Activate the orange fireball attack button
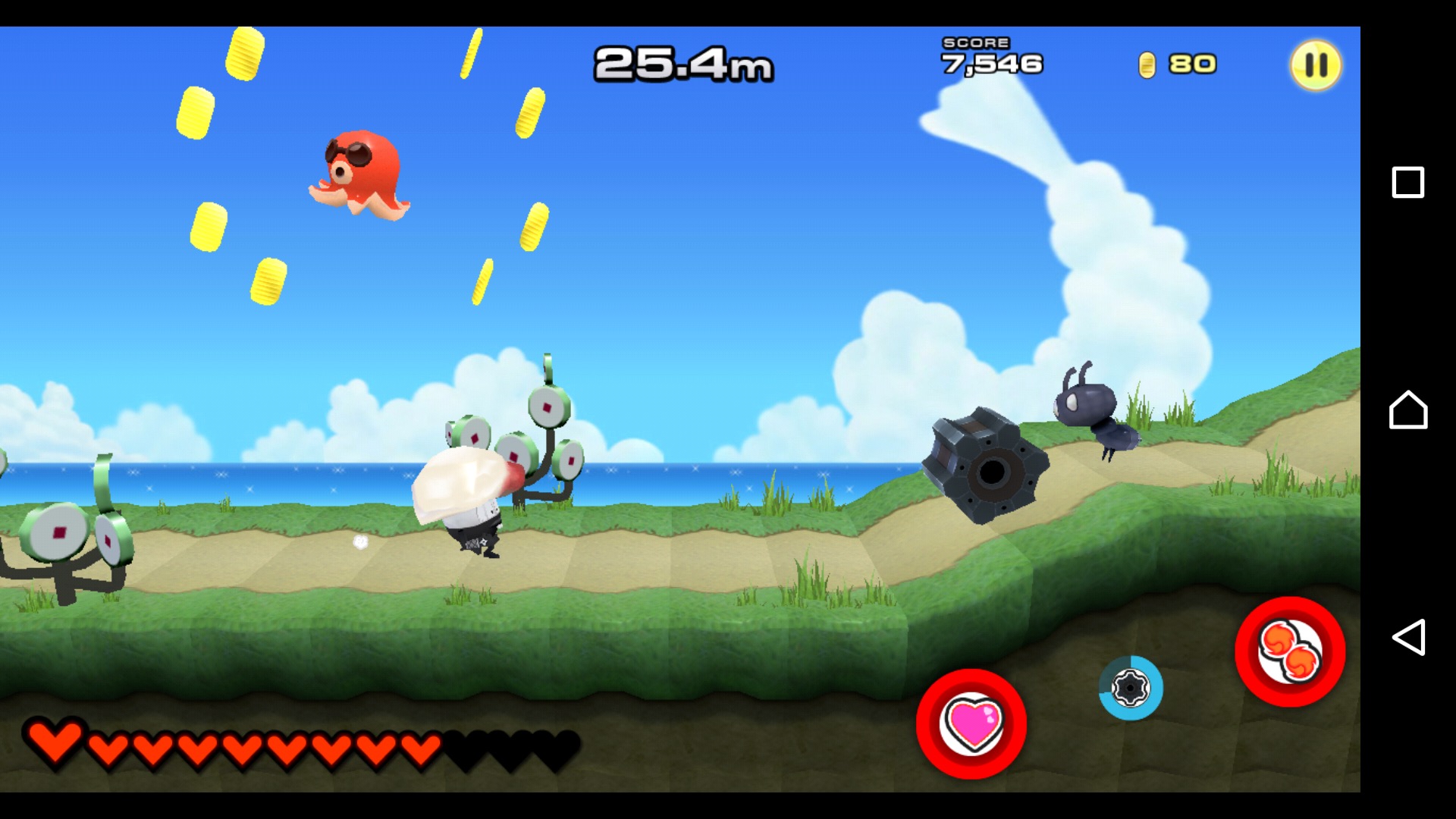 pos(1290,651)
